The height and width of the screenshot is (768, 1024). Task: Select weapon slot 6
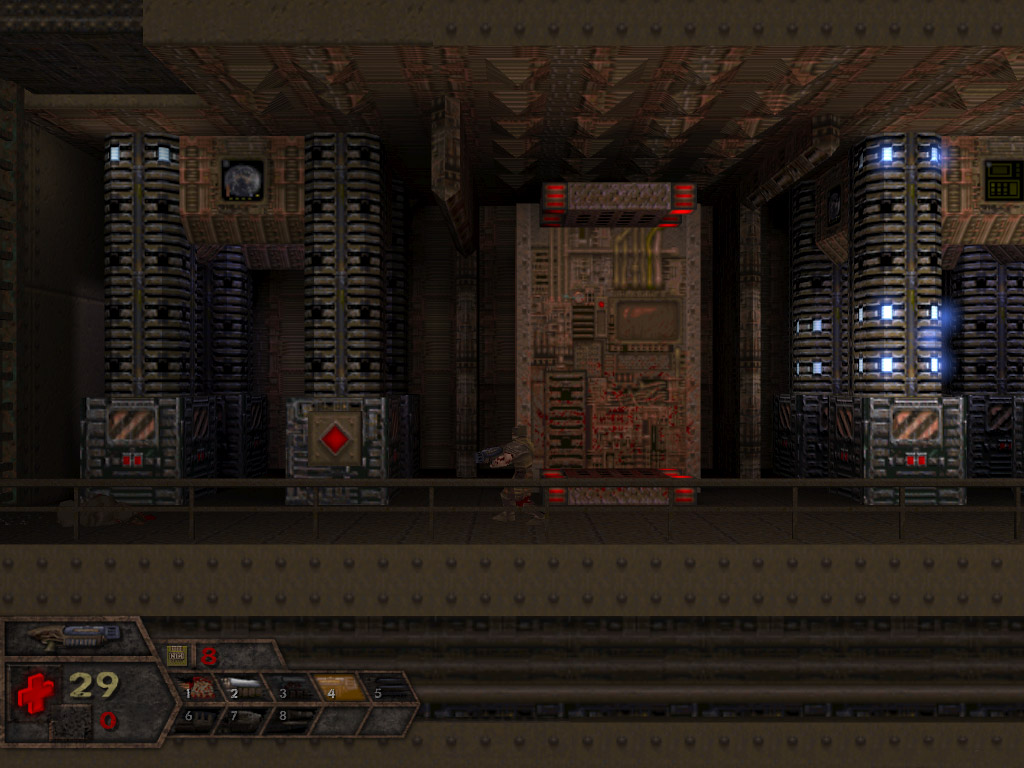[195, 718]
